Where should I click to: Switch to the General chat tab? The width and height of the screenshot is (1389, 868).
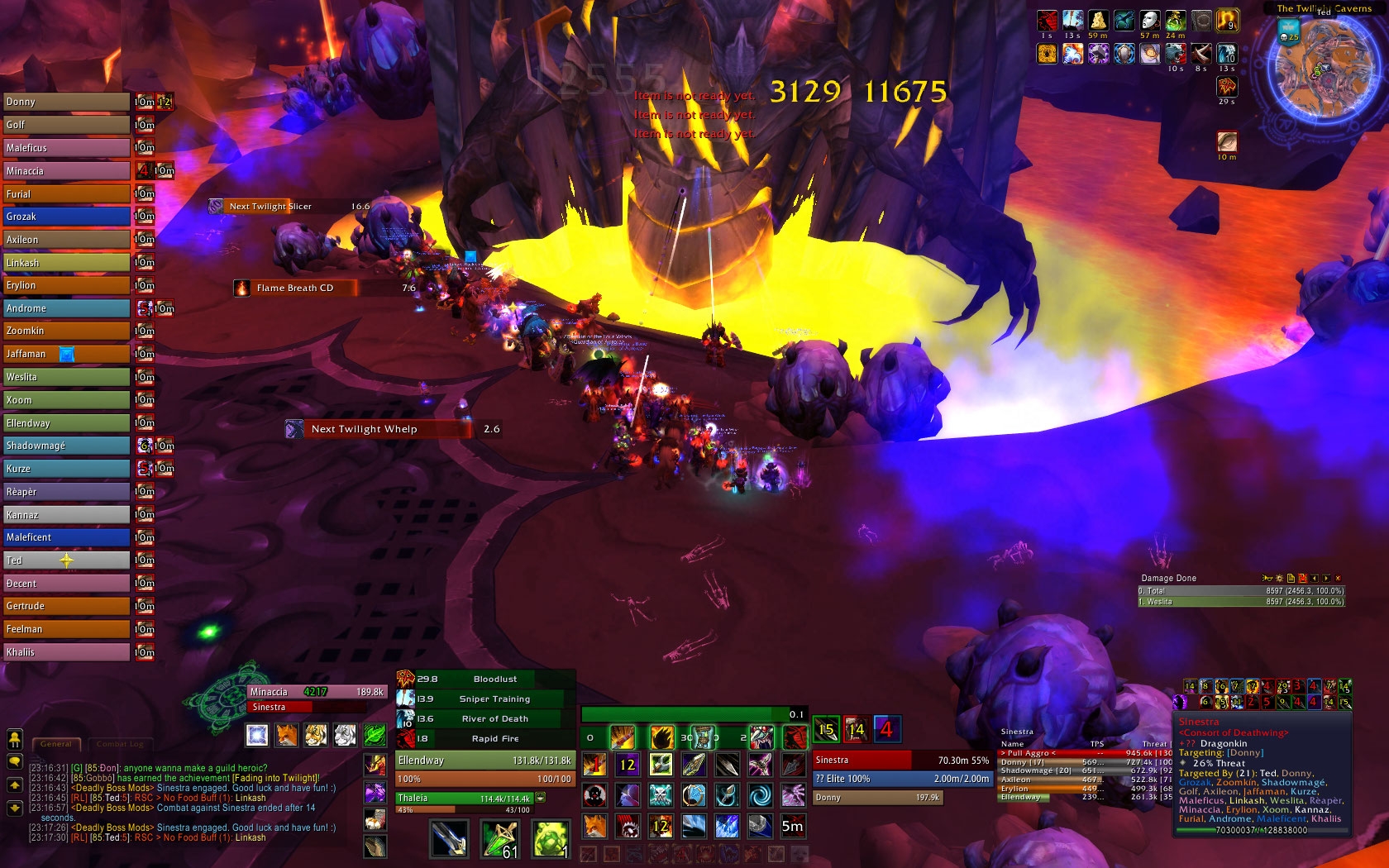pos(56,744)
